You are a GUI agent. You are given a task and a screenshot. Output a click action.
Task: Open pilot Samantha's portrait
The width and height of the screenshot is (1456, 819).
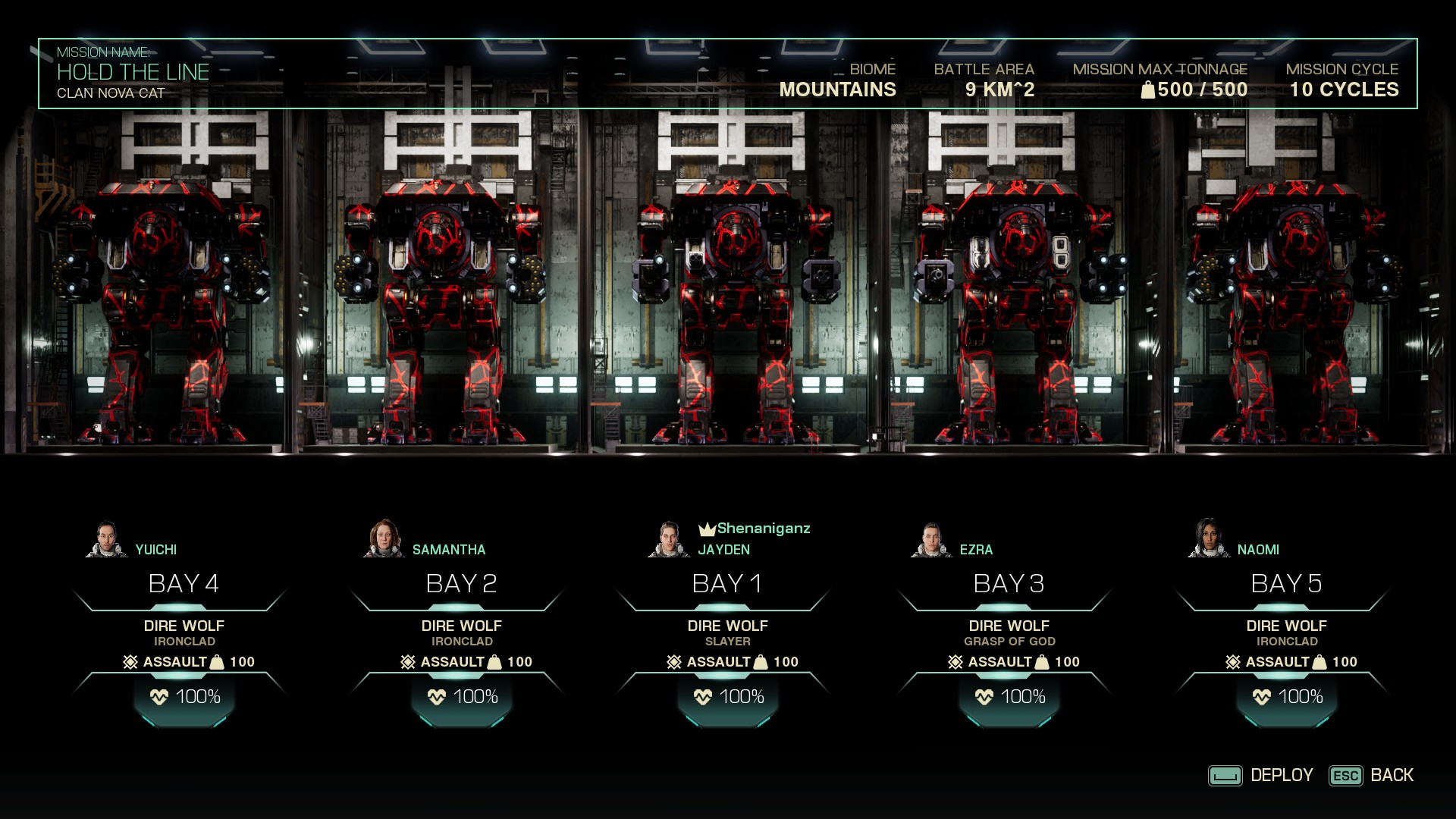click(x=384, y=539)
